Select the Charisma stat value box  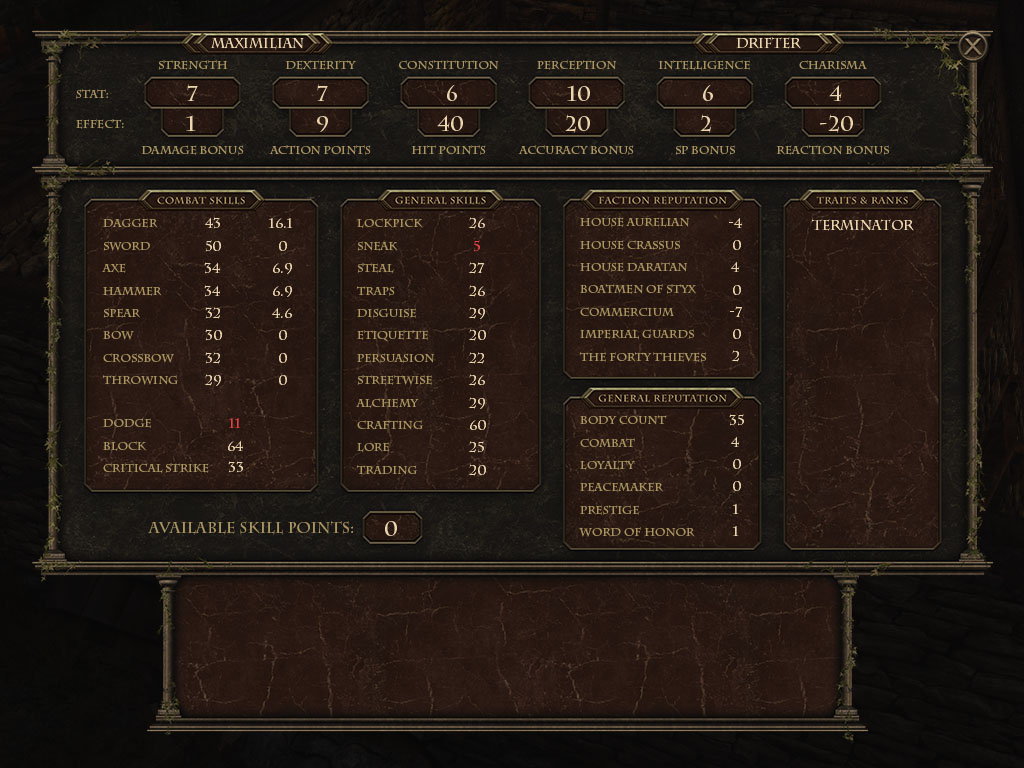[833, 94]
